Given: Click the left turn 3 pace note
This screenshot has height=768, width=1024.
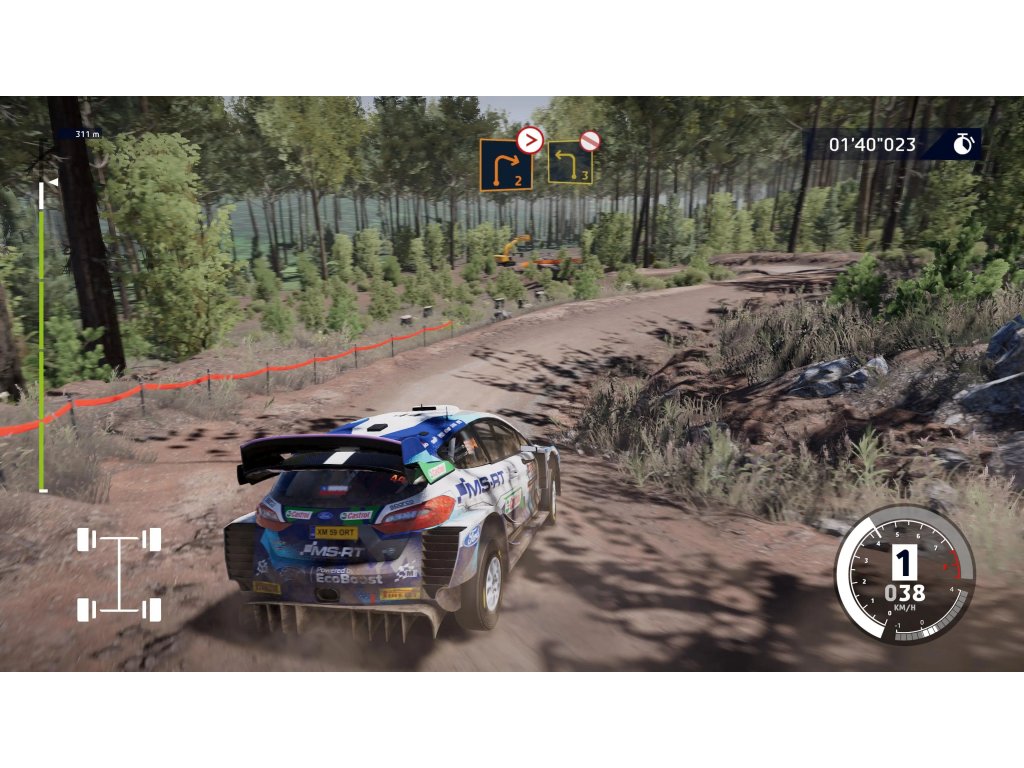Looking at the screenshot, I should pos(570,163).
